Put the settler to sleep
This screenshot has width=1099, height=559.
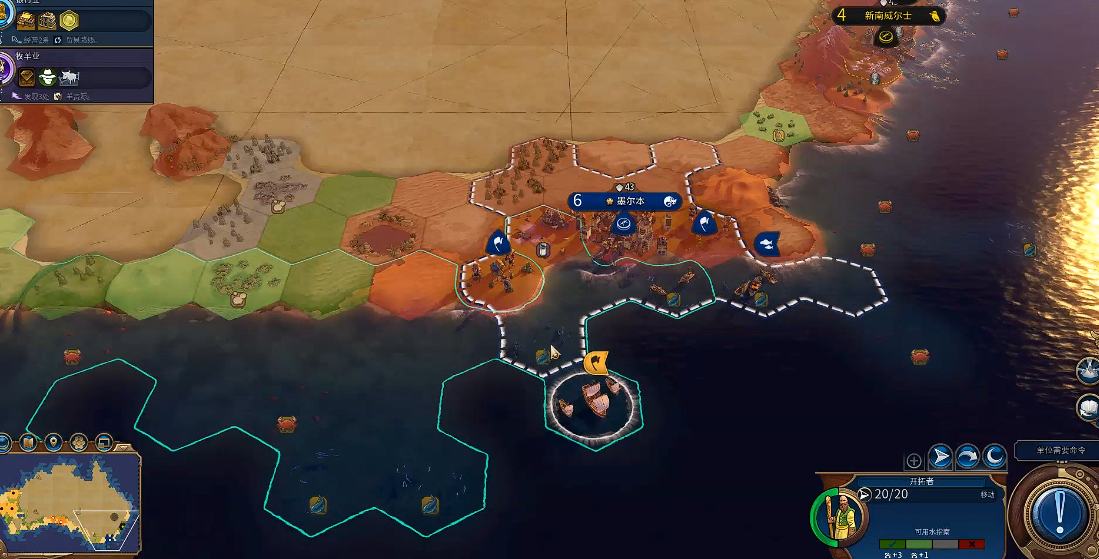coord(993,457)
